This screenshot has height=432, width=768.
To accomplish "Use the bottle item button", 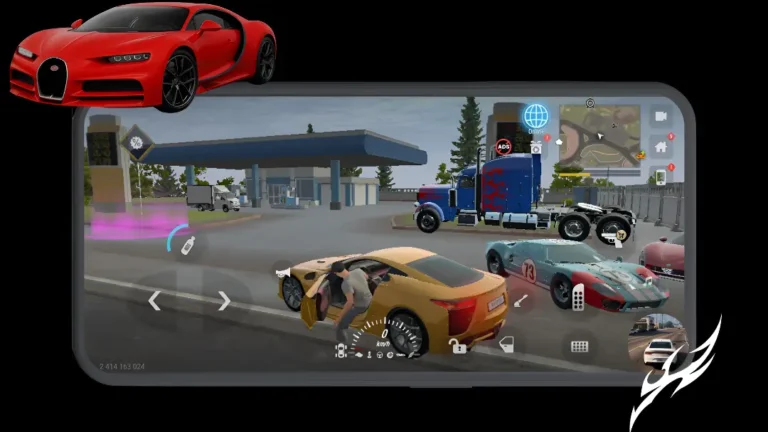I will [x=187, y=245].
